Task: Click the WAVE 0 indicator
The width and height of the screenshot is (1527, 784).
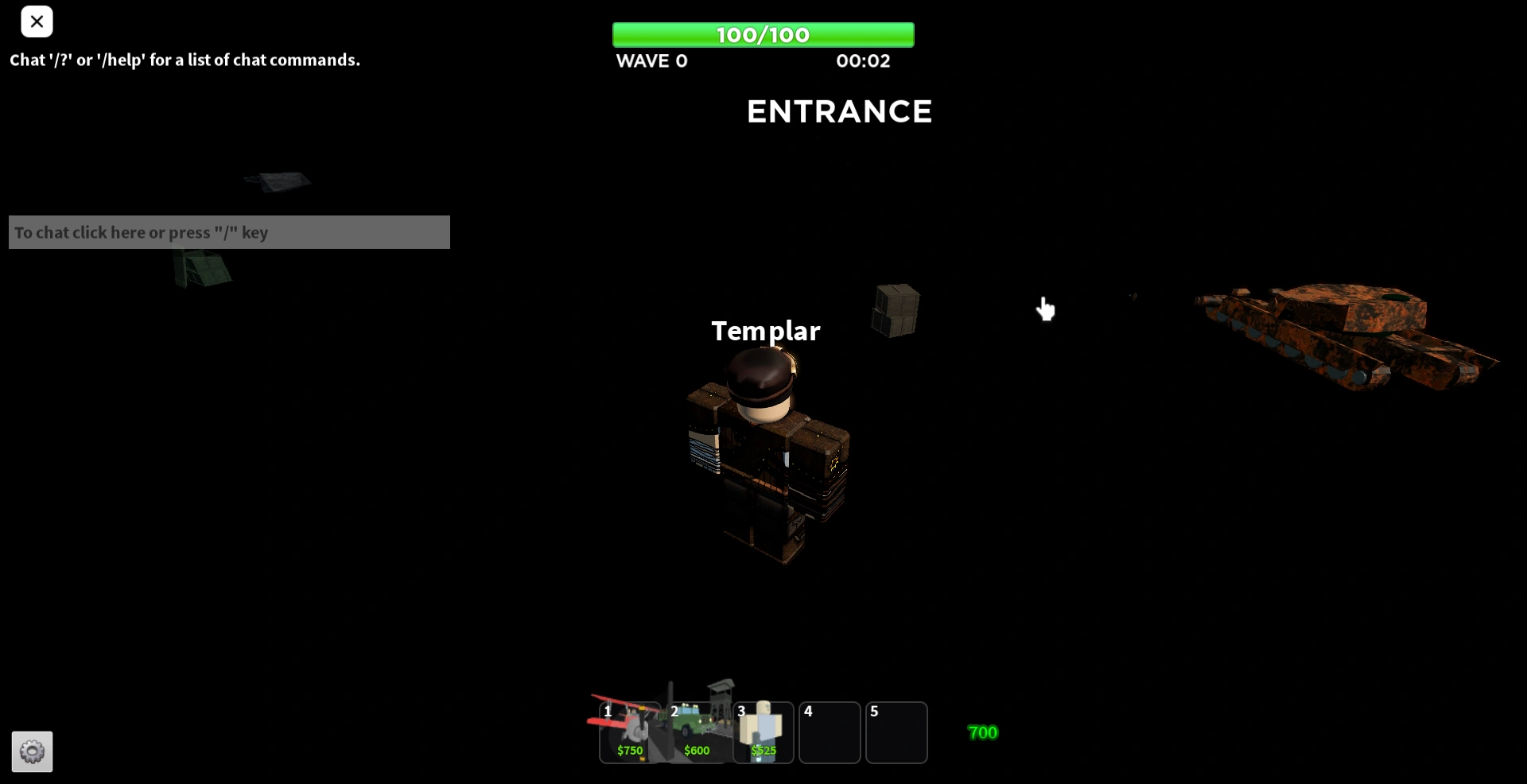Action: click(651, 60)
